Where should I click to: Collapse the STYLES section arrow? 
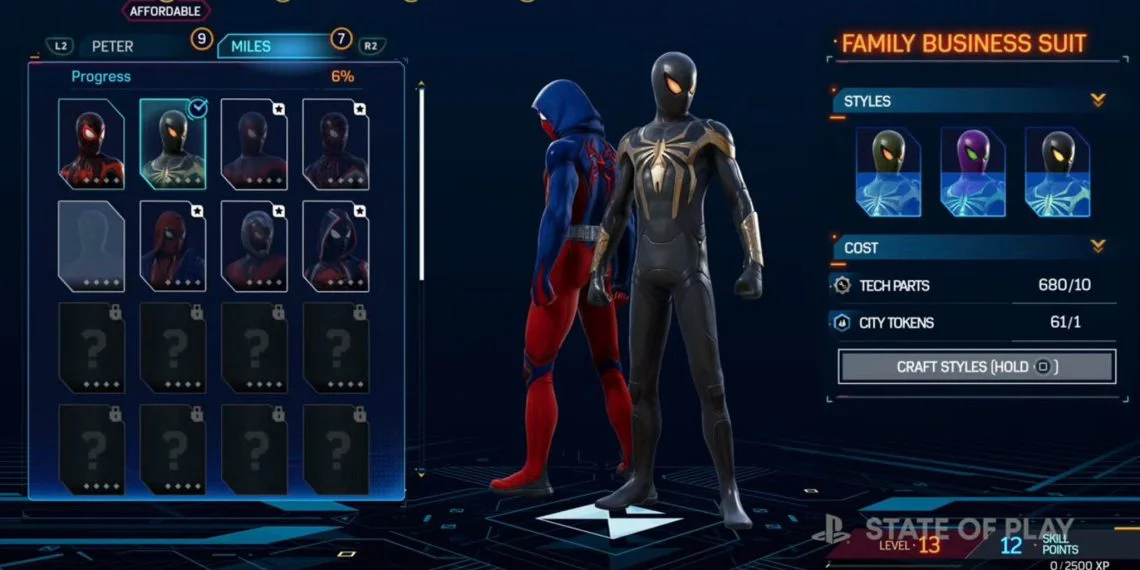click(1098, 101)
